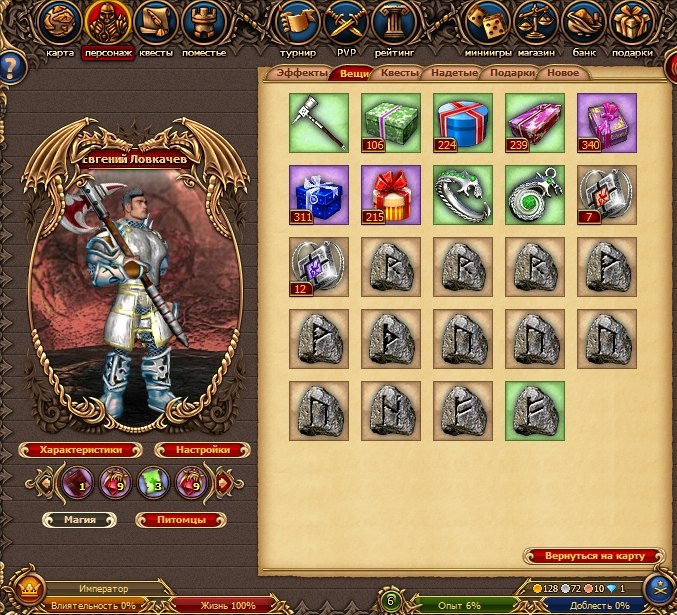Viewport: 677px width, 615px height.
Task: Open the Новое tab
Action: pos(562,73)
